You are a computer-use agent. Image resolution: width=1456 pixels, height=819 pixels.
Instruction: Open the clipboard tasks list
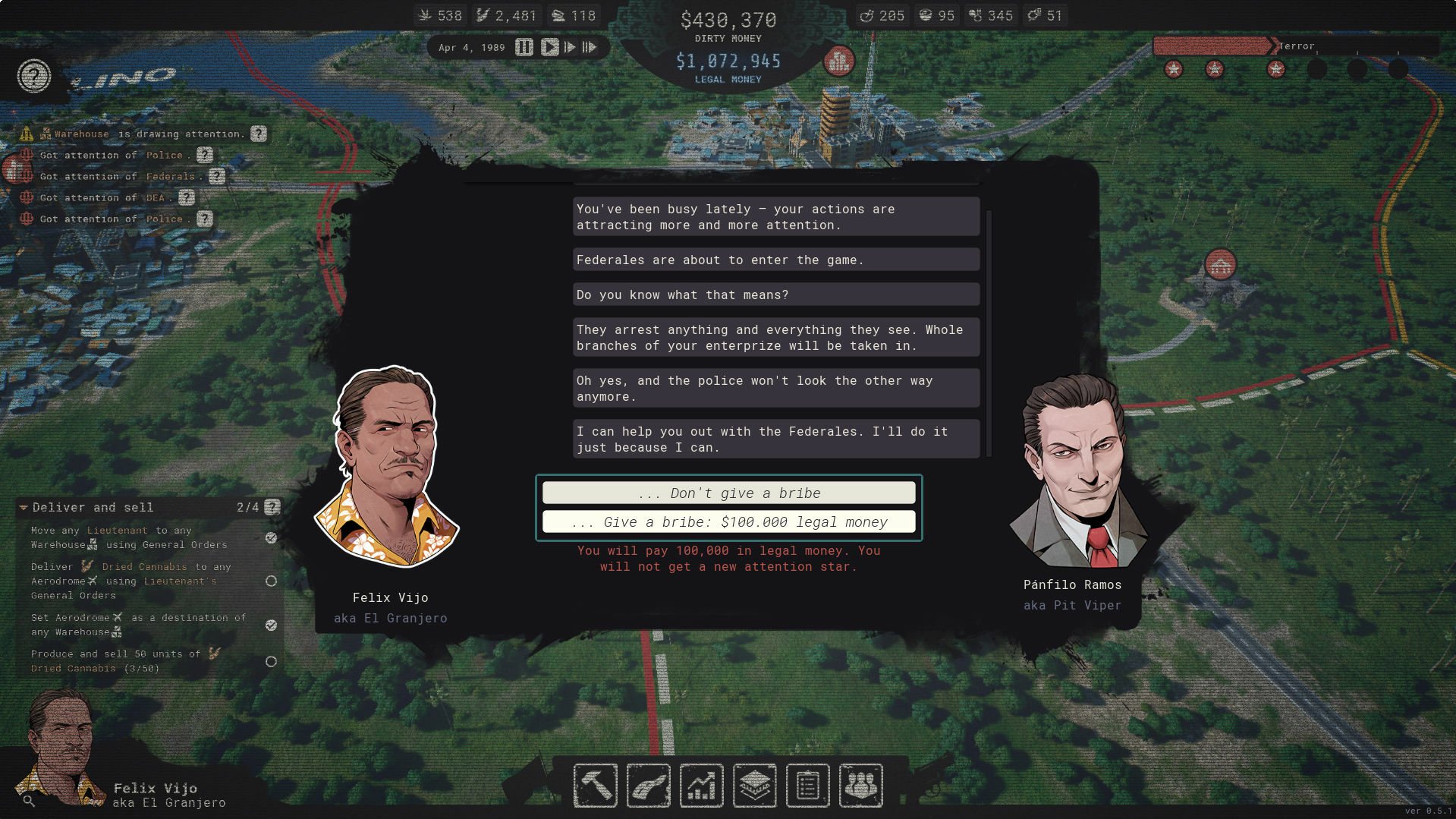(x=808, y=786)
